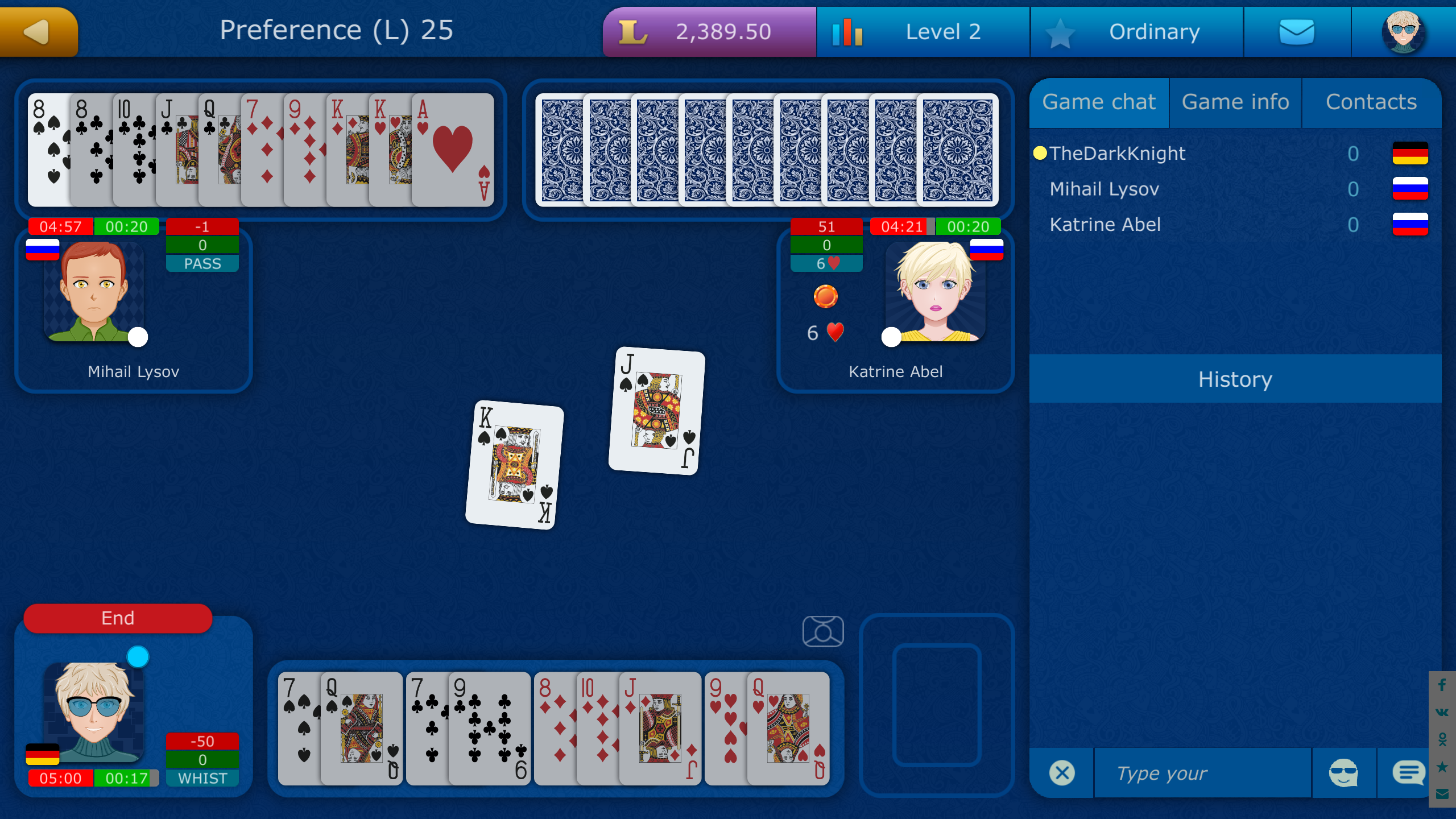Select the Game chat tab
Screen dimensions: 1456x819
click(1099, 102)
